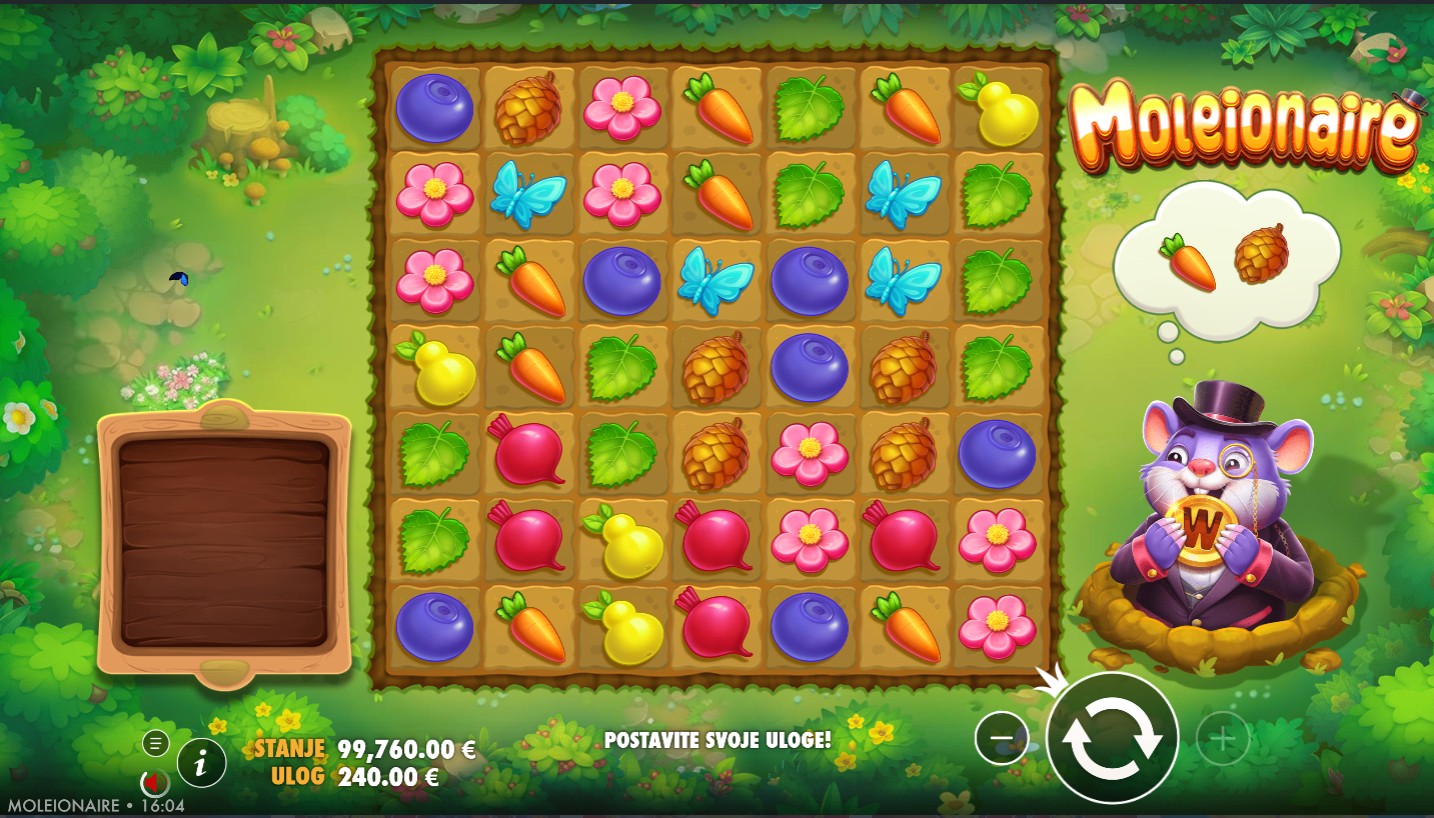Decrease the bet with the minus button
Image resolution: width=1434 pixels, height=818 pixels.
pos(1001,739)
